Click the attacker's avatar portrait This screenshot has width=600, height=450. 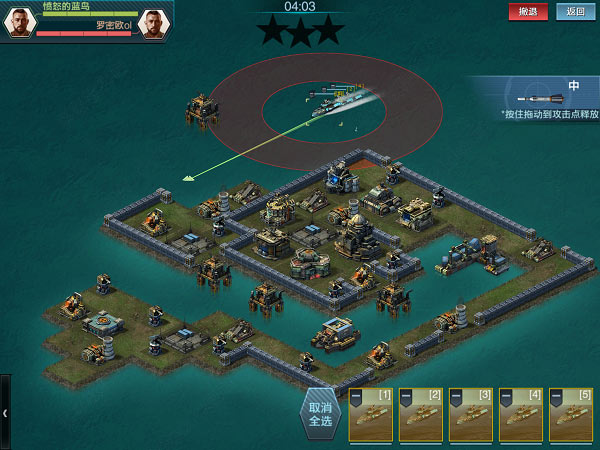(x=20, y=23)
